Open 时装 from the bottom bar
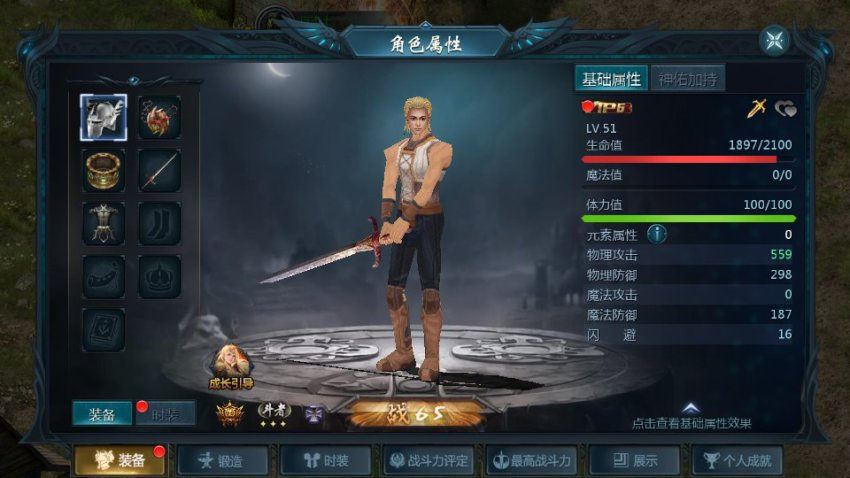This screenshot has width=850, height=478. (x=325, y=460)
